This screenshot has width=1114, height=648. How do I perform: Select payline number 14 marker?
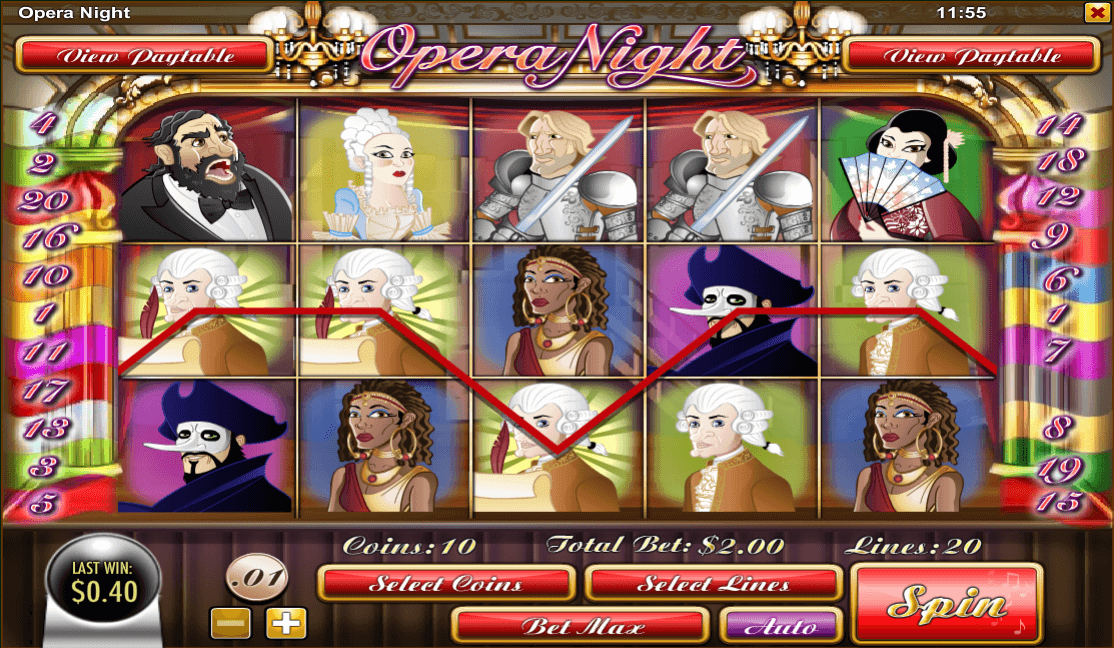1058,125
